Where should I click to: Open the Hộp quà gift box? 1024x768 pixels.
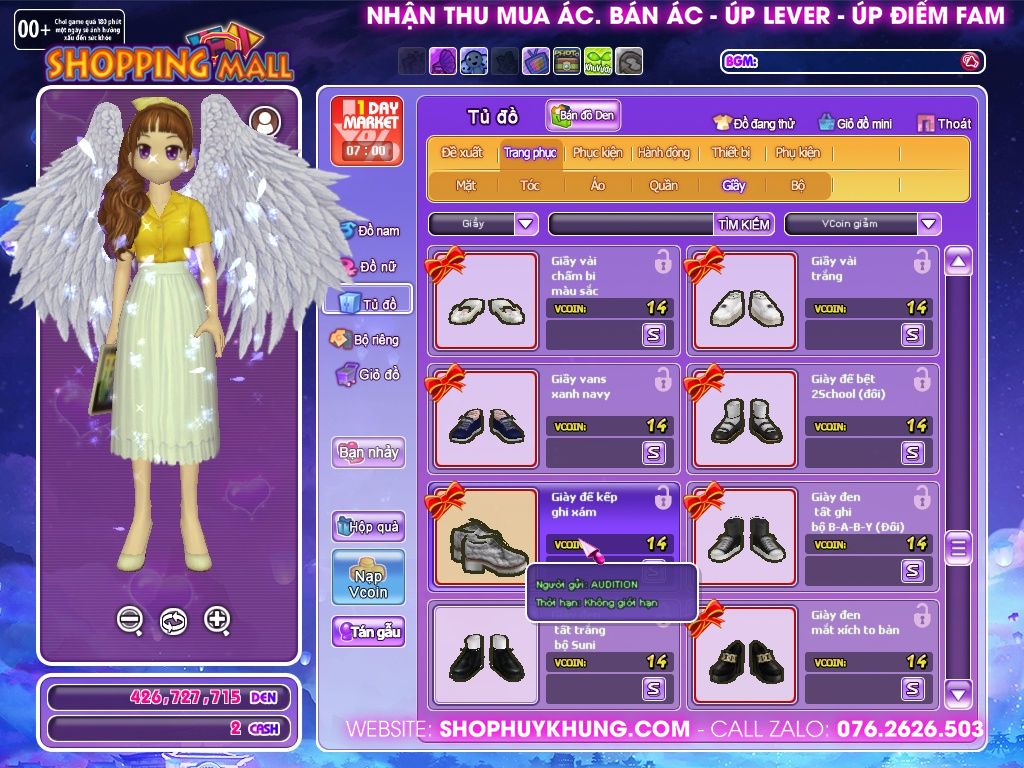click(368, 526)
